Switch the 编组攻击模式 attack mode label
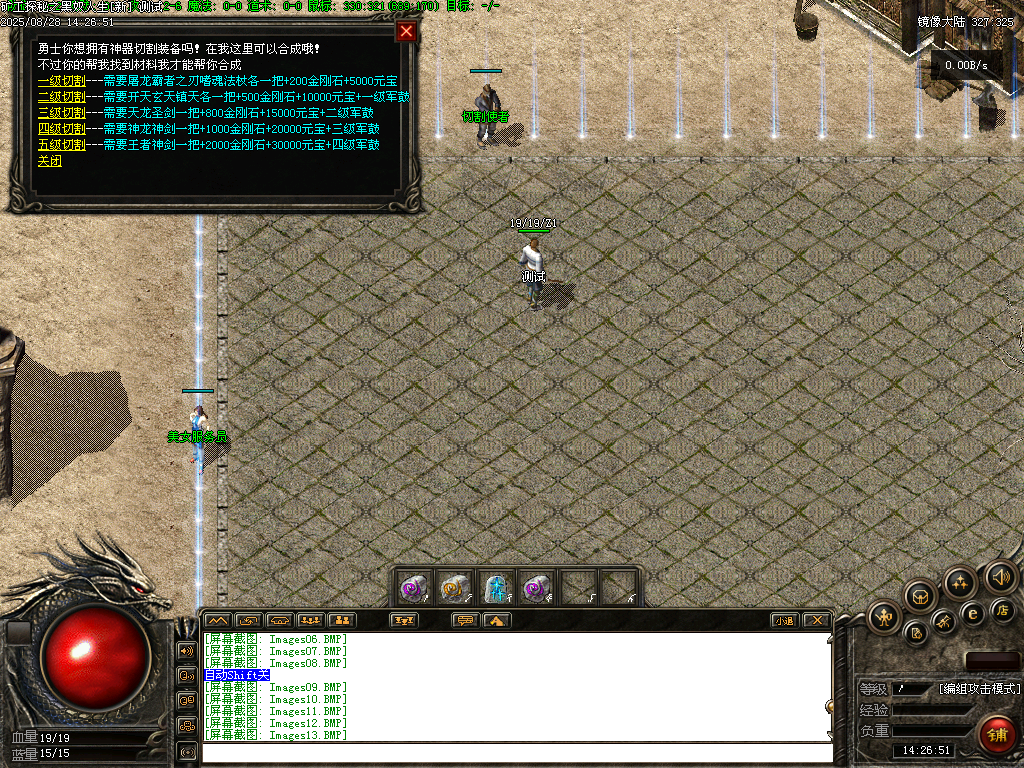Viewport: 1024px width, 768px height. 979,689
